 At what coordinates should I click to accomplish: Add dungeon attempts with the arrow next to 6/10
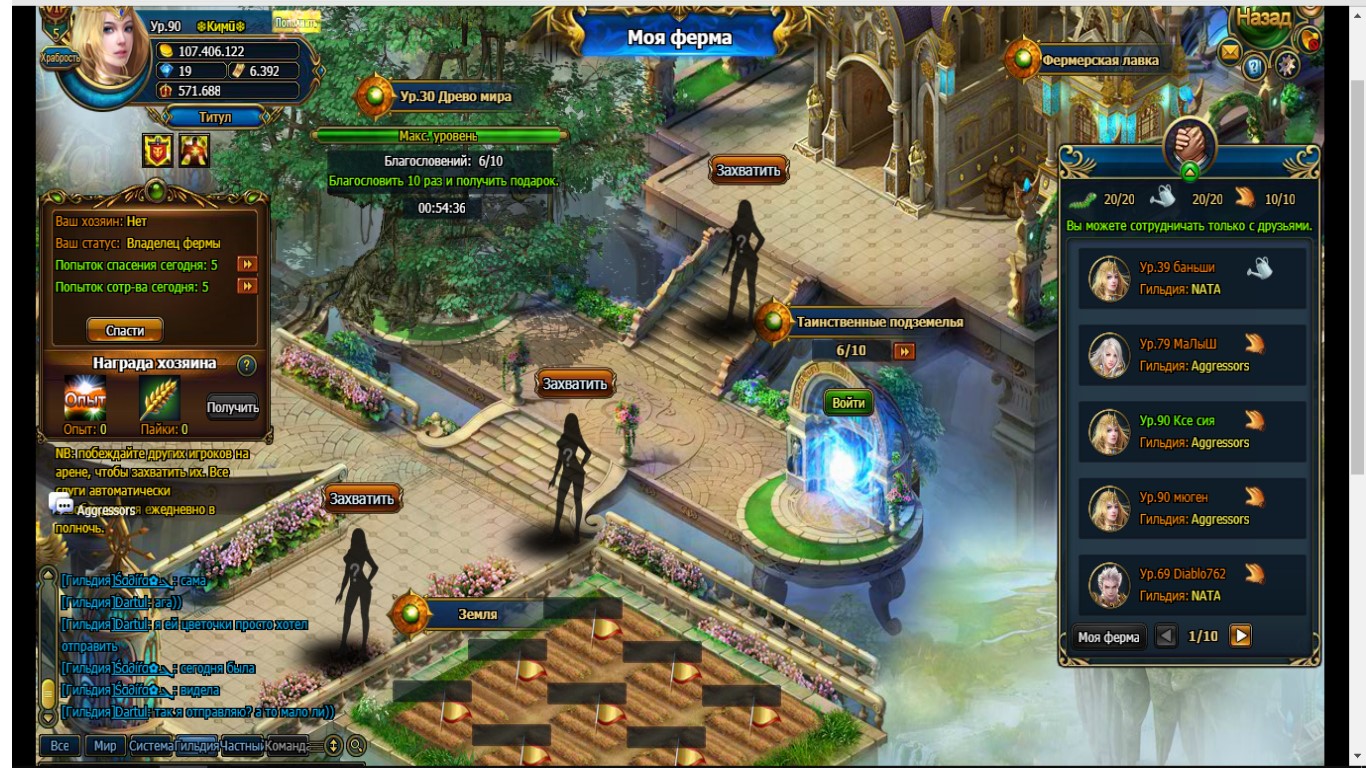click(904, 351)
